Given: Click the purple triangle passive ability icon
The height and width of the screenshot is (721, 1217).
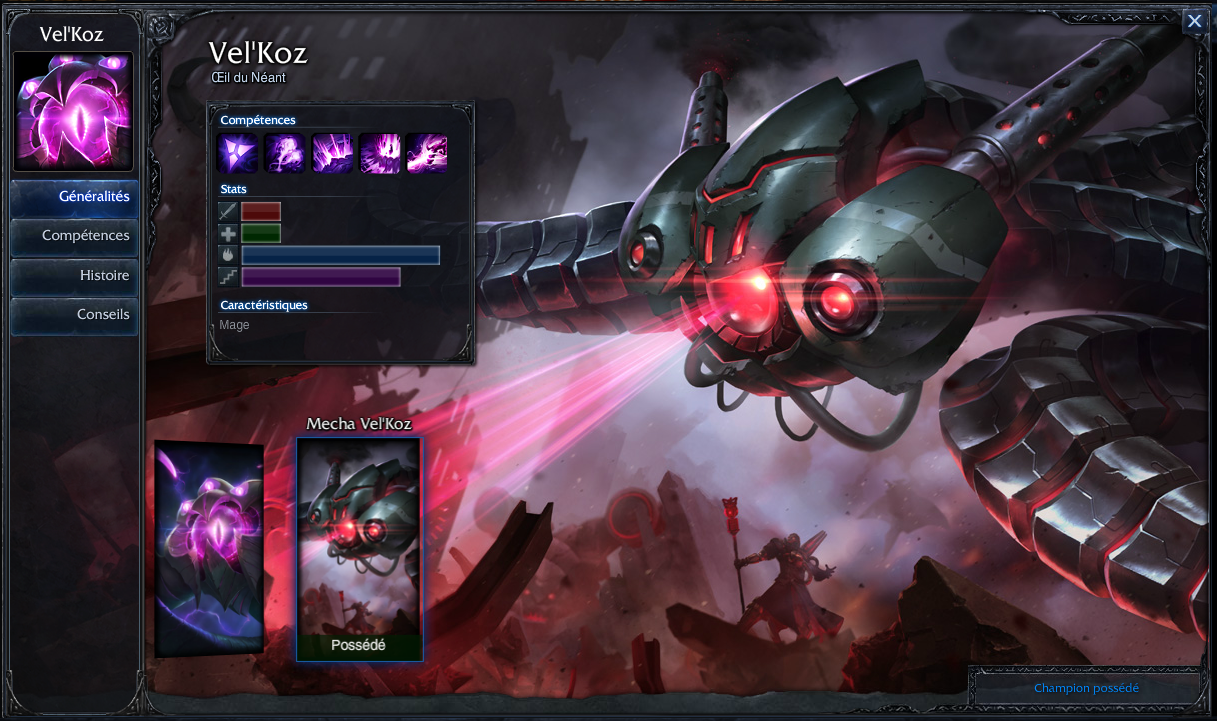Looking at the screenshot, I should [x=237, y=154].
